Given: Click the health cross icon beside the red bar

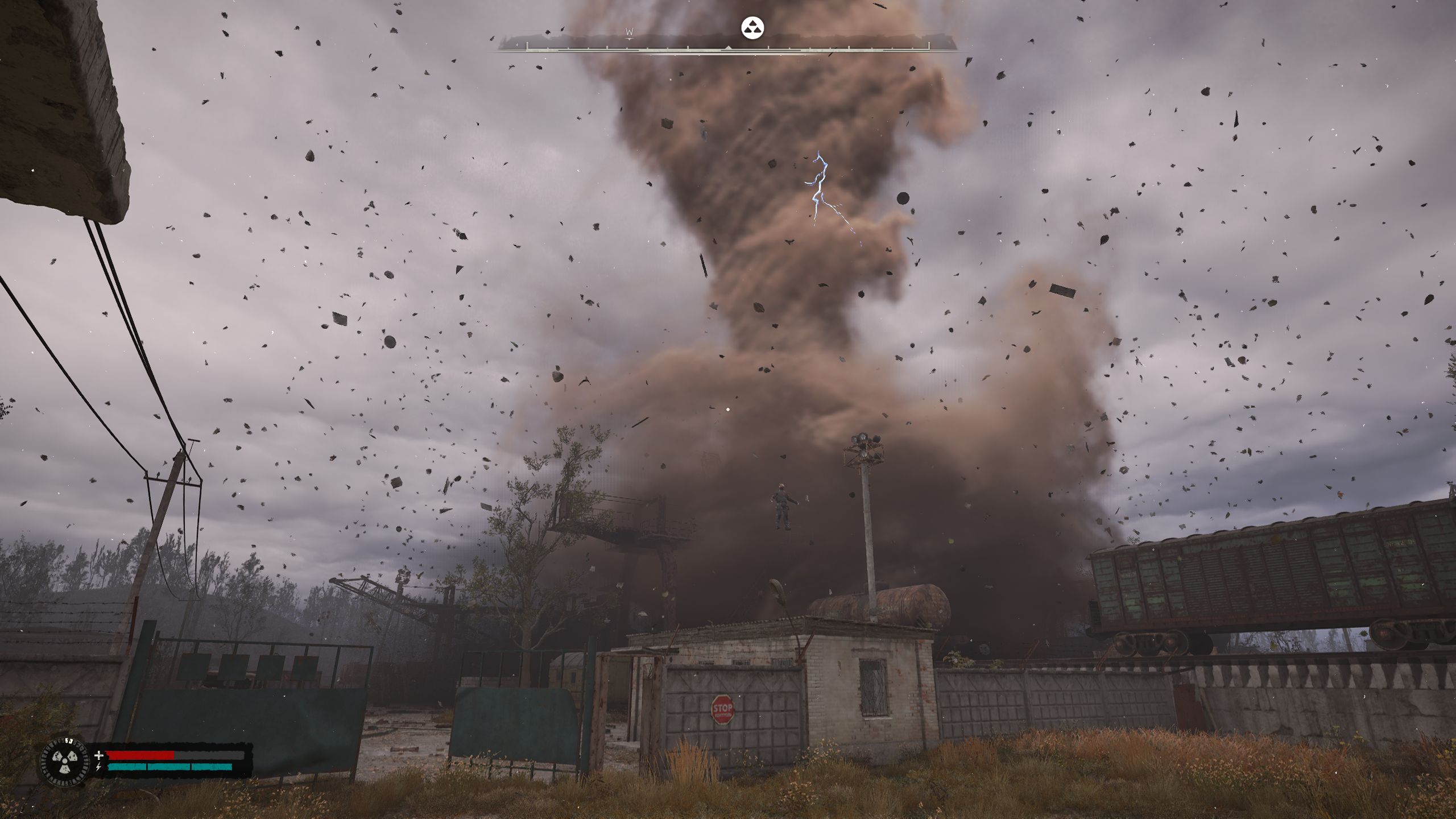Looking at the screenshot, I should point(98,756).
